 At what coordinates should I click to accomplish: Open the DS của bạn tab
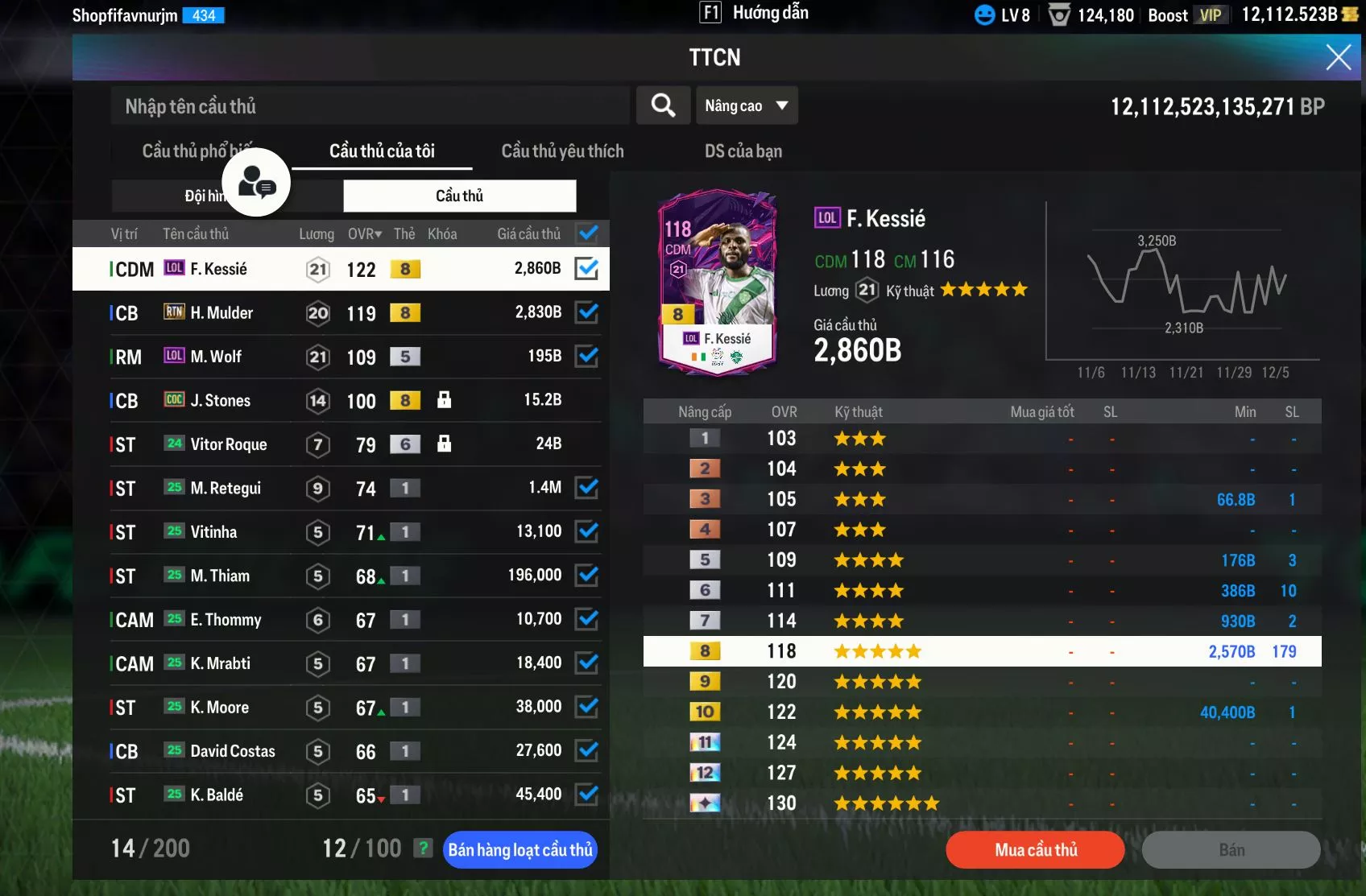[743, 151]
